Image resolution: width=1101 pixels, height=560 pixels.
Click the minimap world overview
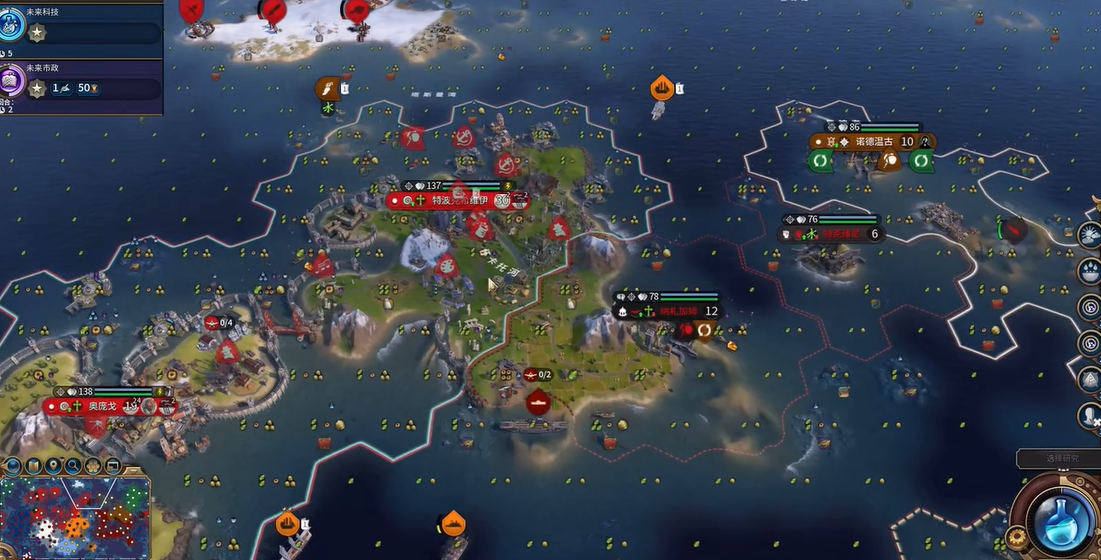coord(75,517)
